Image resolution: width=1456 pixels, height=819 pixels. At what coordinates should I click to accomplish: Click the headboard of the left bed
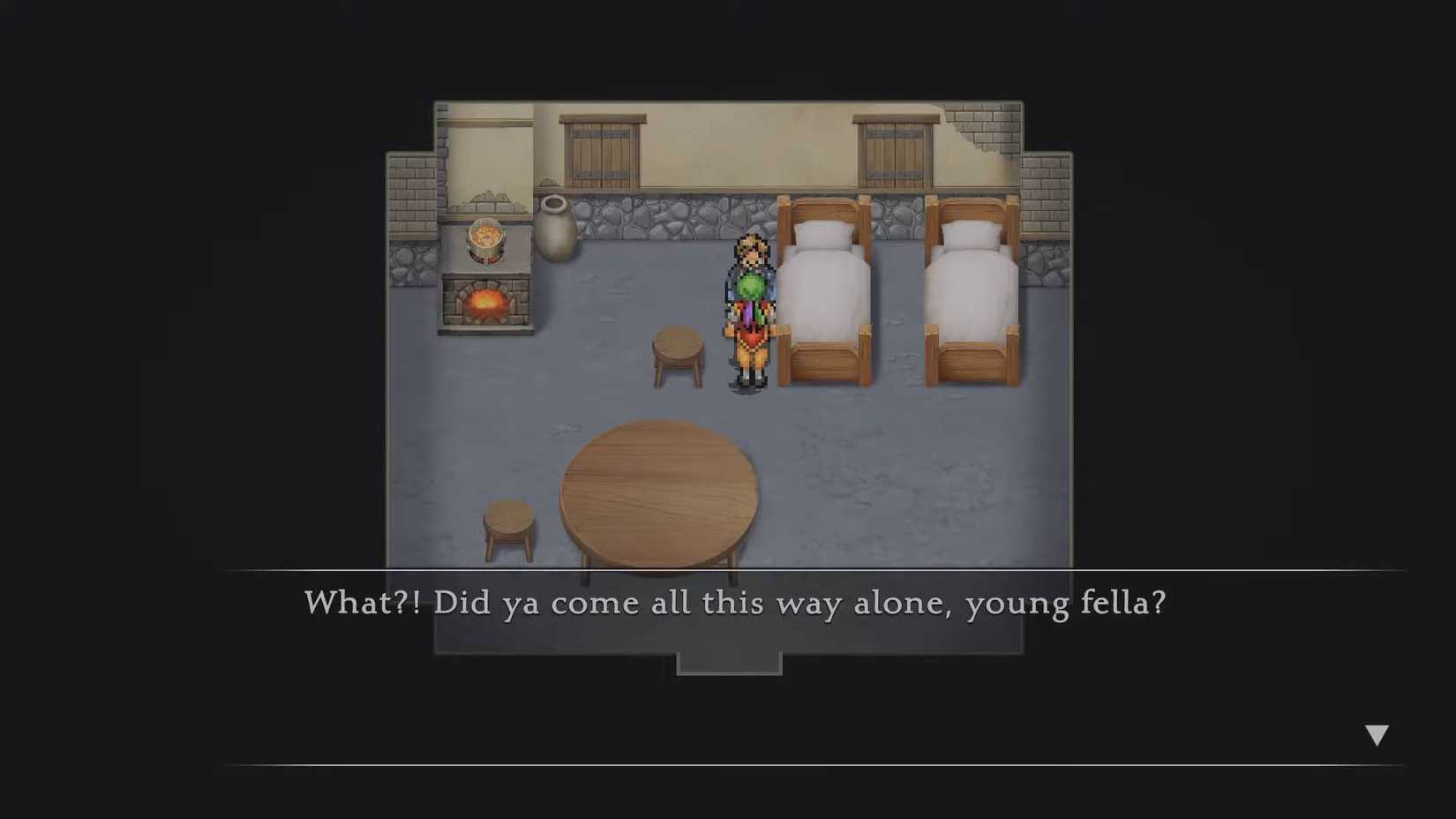(x=822, y=207)
